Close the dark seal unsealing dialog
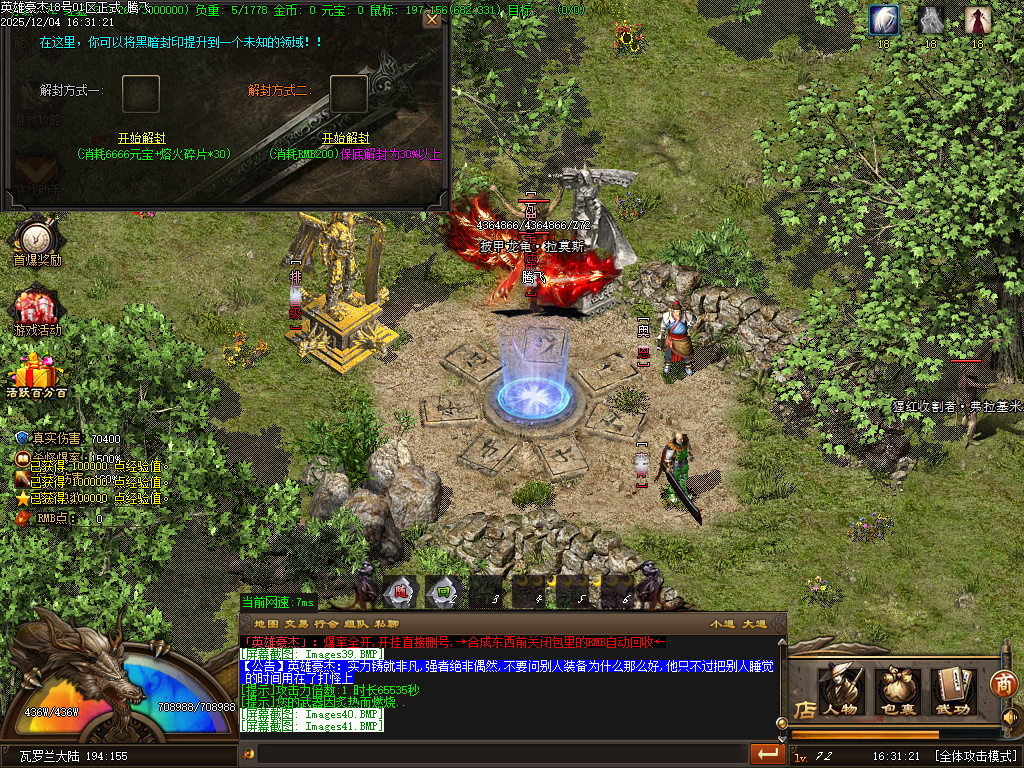This screenshot has height=768, width=1024. point(432,19)
